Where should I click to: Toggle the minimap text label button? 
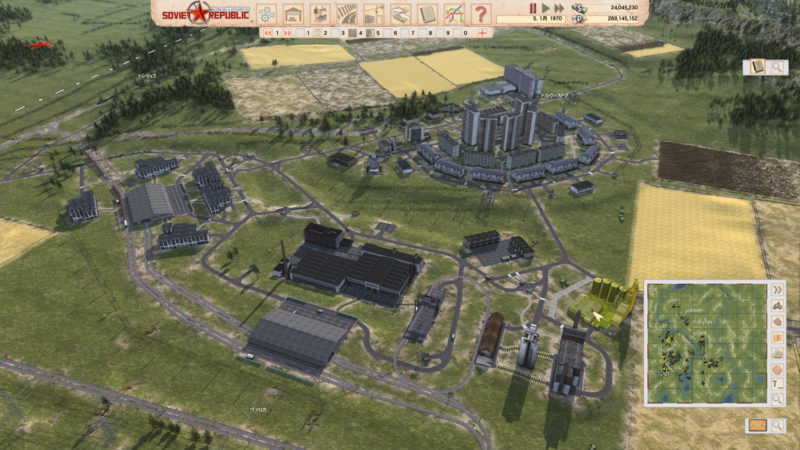(777, 383)
